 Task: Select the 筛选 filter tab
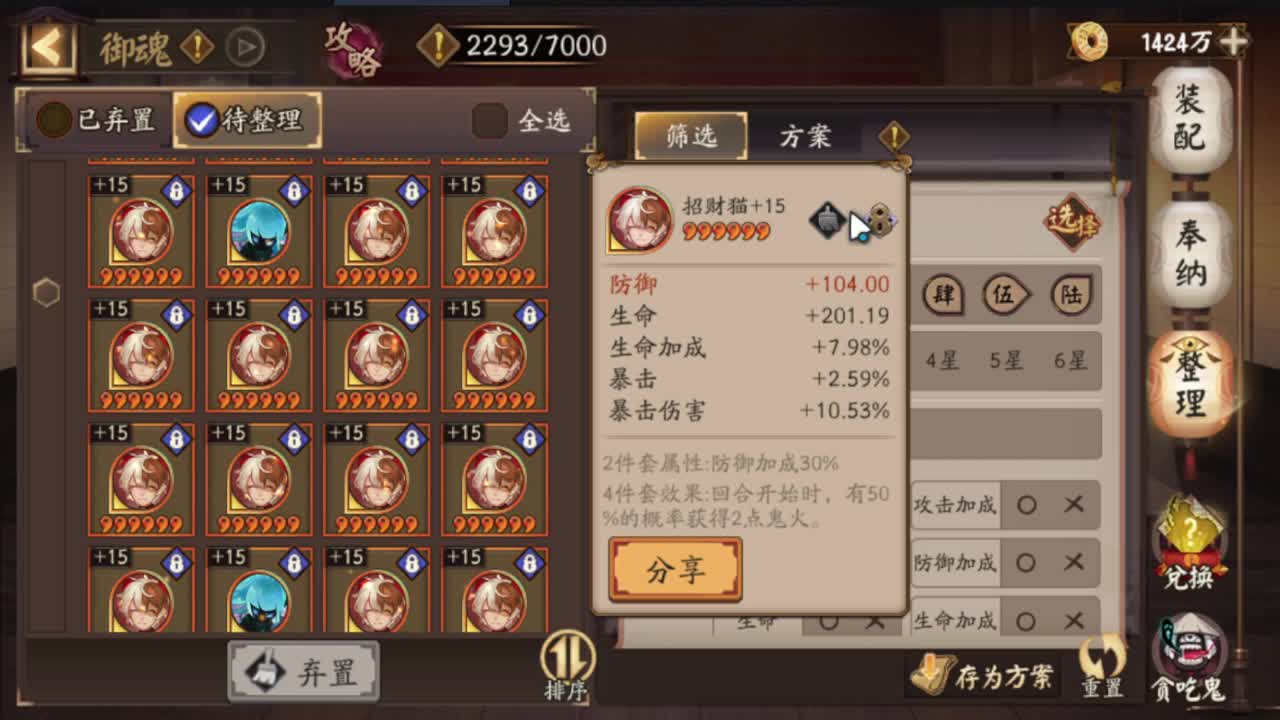pyautogui.click(x=690, y=137)
